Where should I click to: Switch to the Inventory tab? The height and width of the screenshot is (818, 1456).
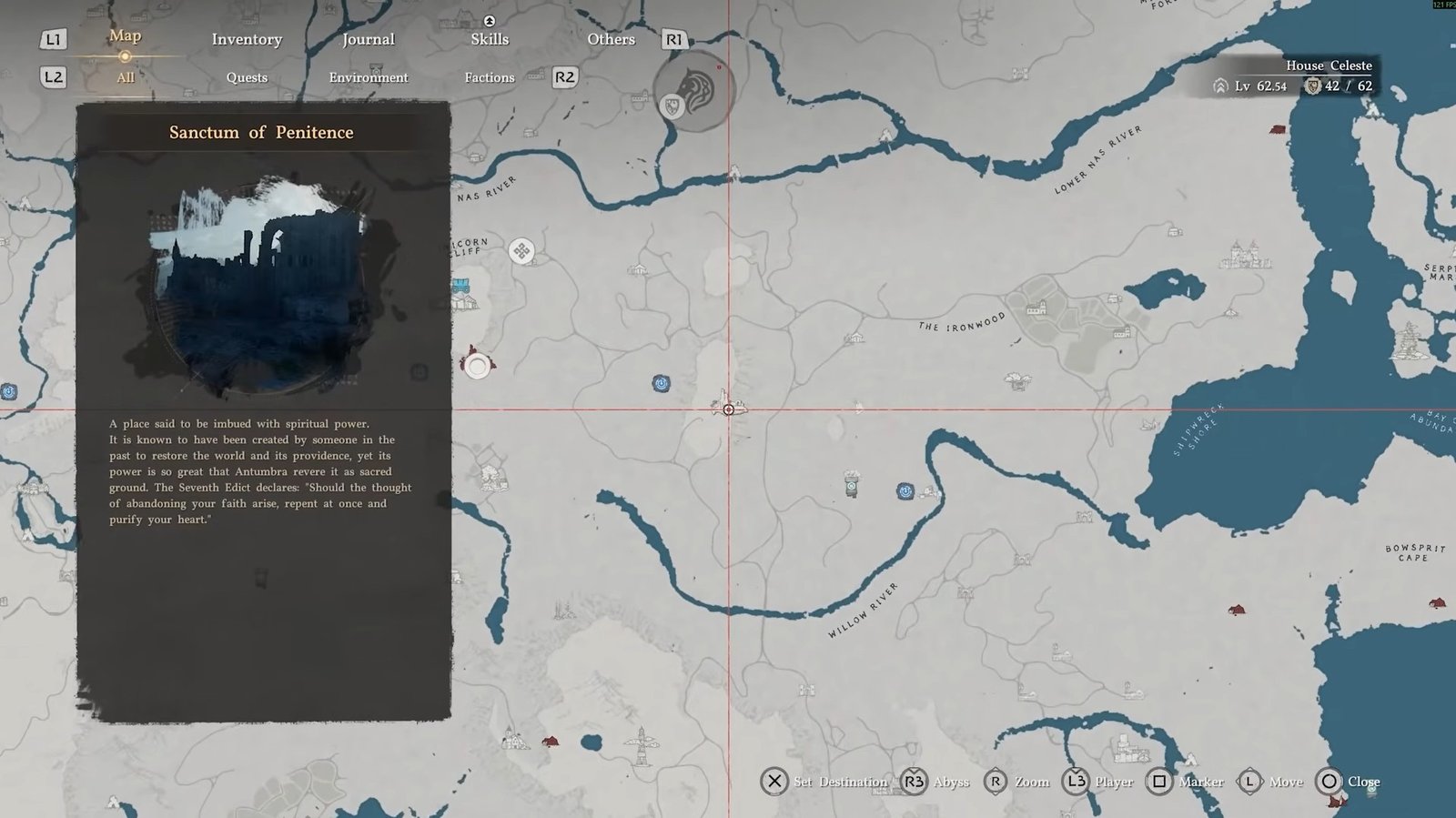(247, 39)
